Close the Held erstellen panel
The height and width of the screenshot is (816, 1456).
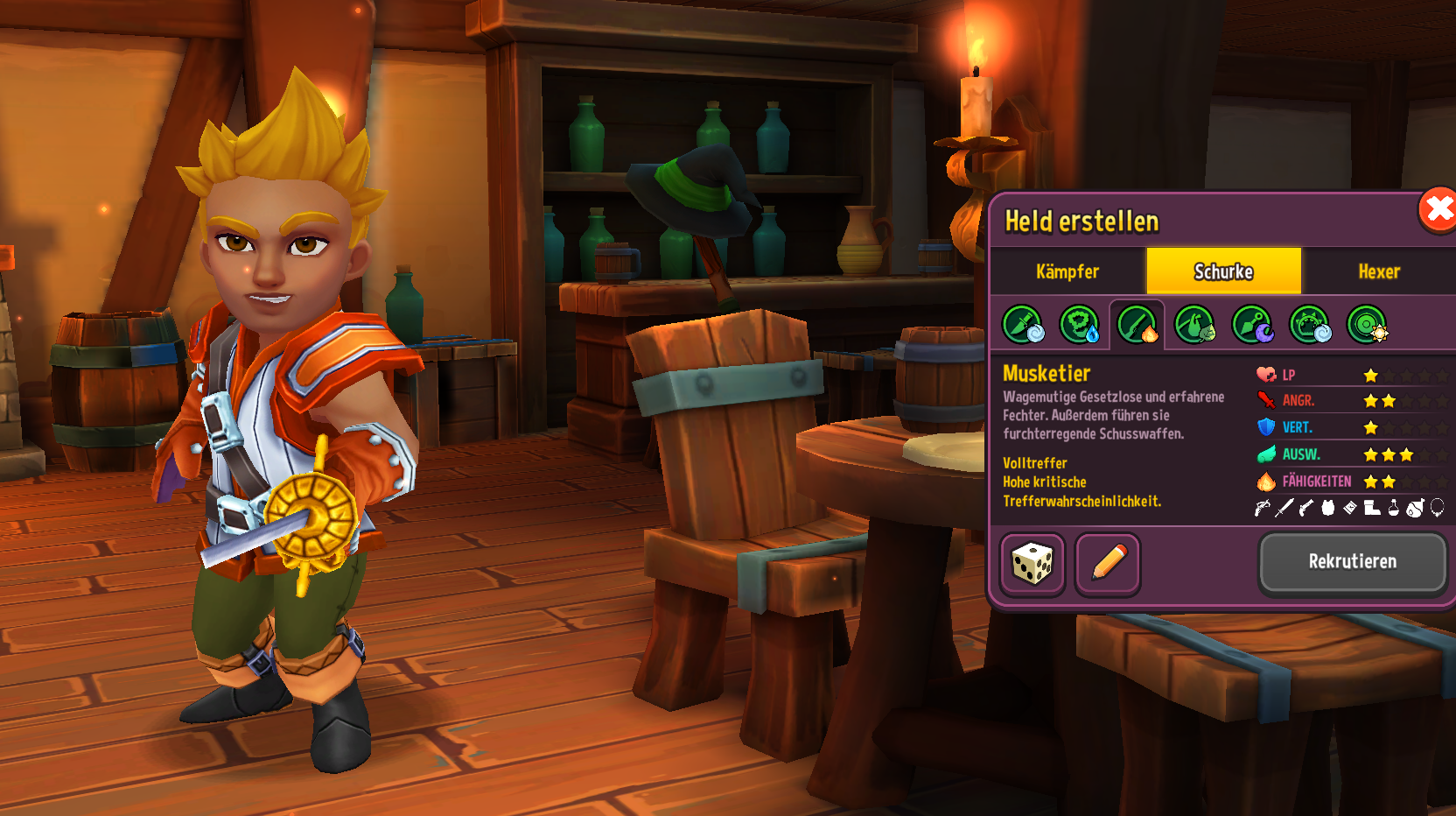point(1438,210)
